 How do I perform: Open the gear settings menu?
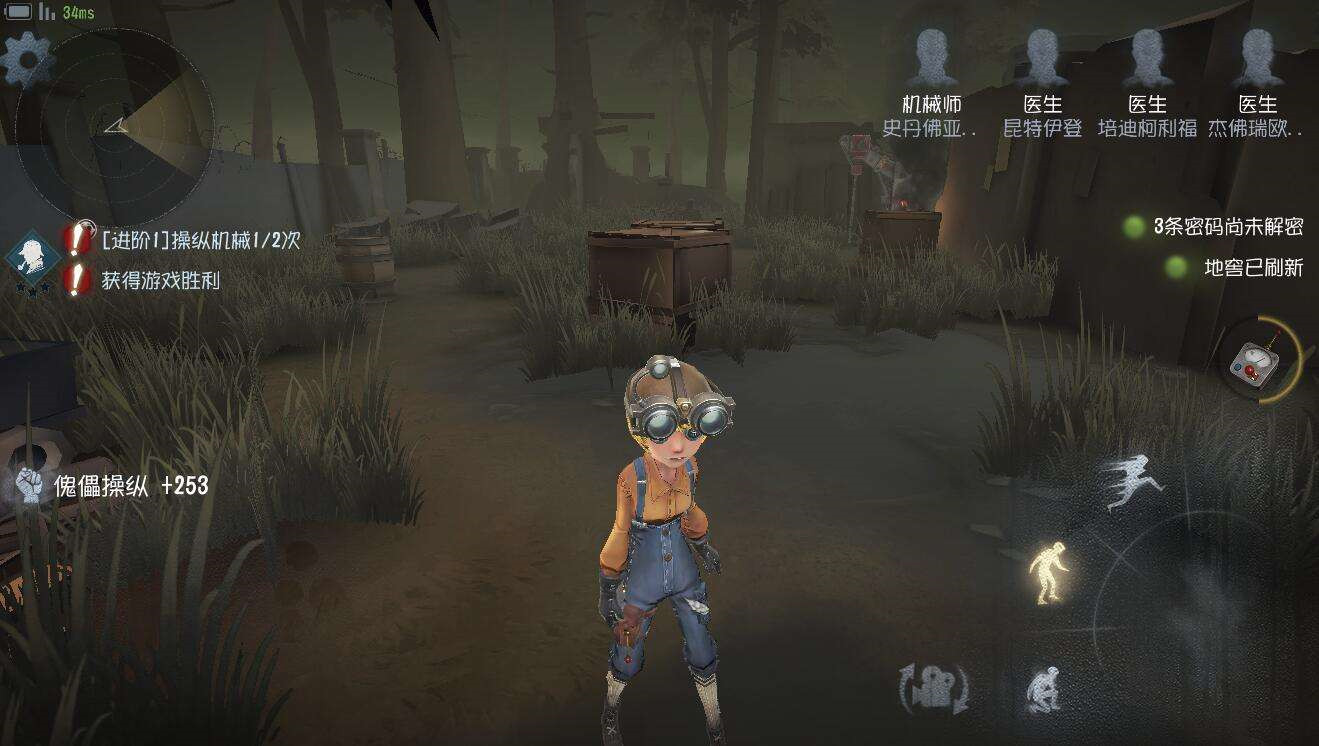click(28, 60)
